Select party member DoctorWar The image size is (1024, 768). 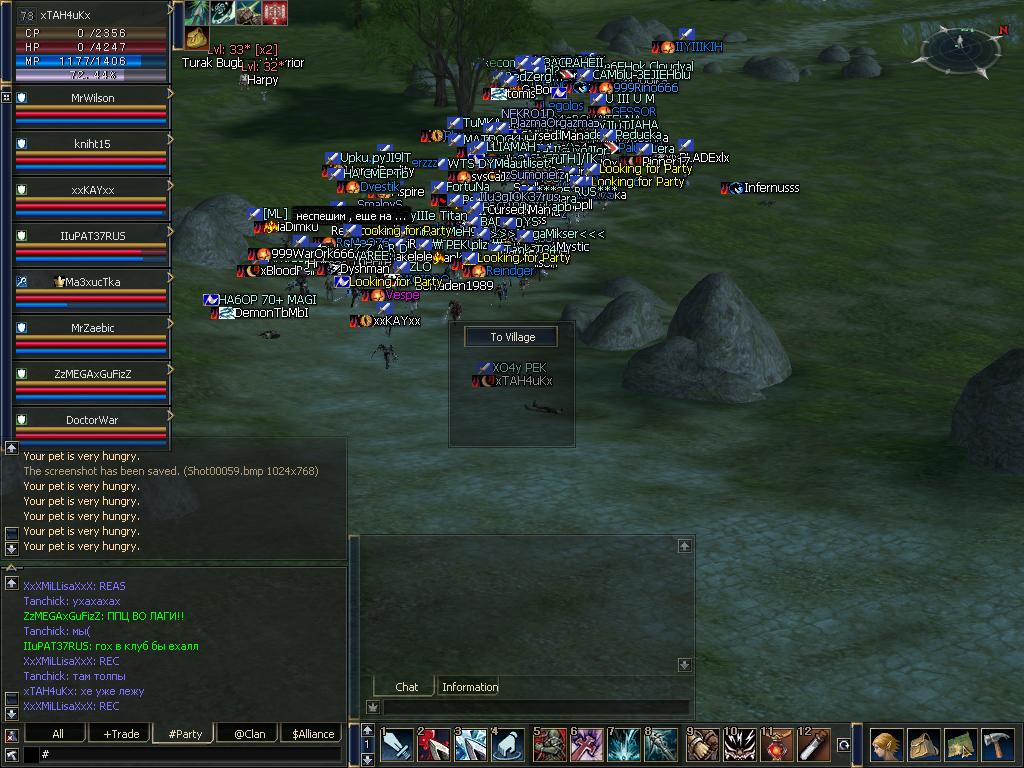[92, 420]
